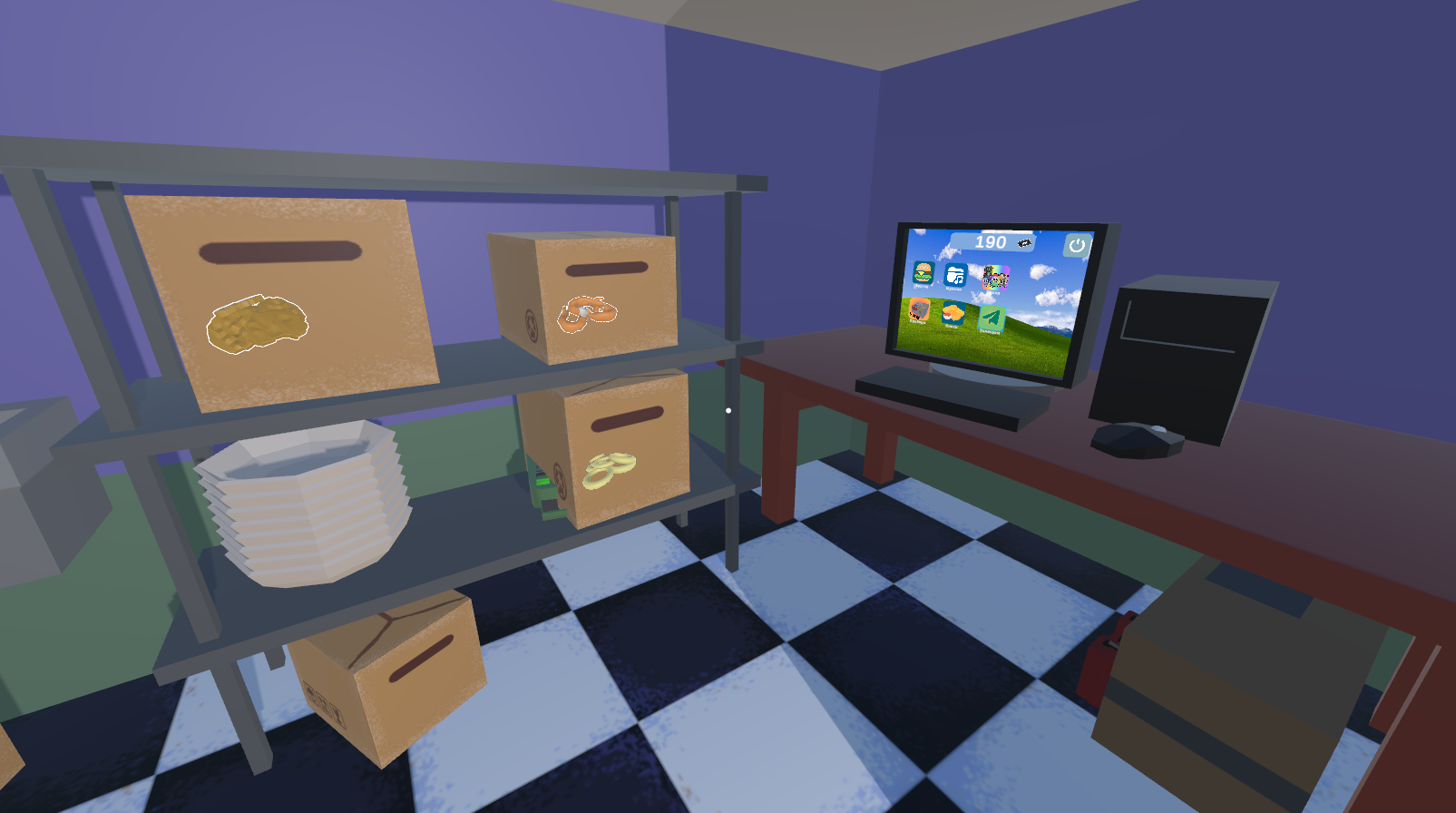This screenshot has height=813, width=1456.
Task: Click the razor blade currency icon
Action: click(x=1022, y=242)
